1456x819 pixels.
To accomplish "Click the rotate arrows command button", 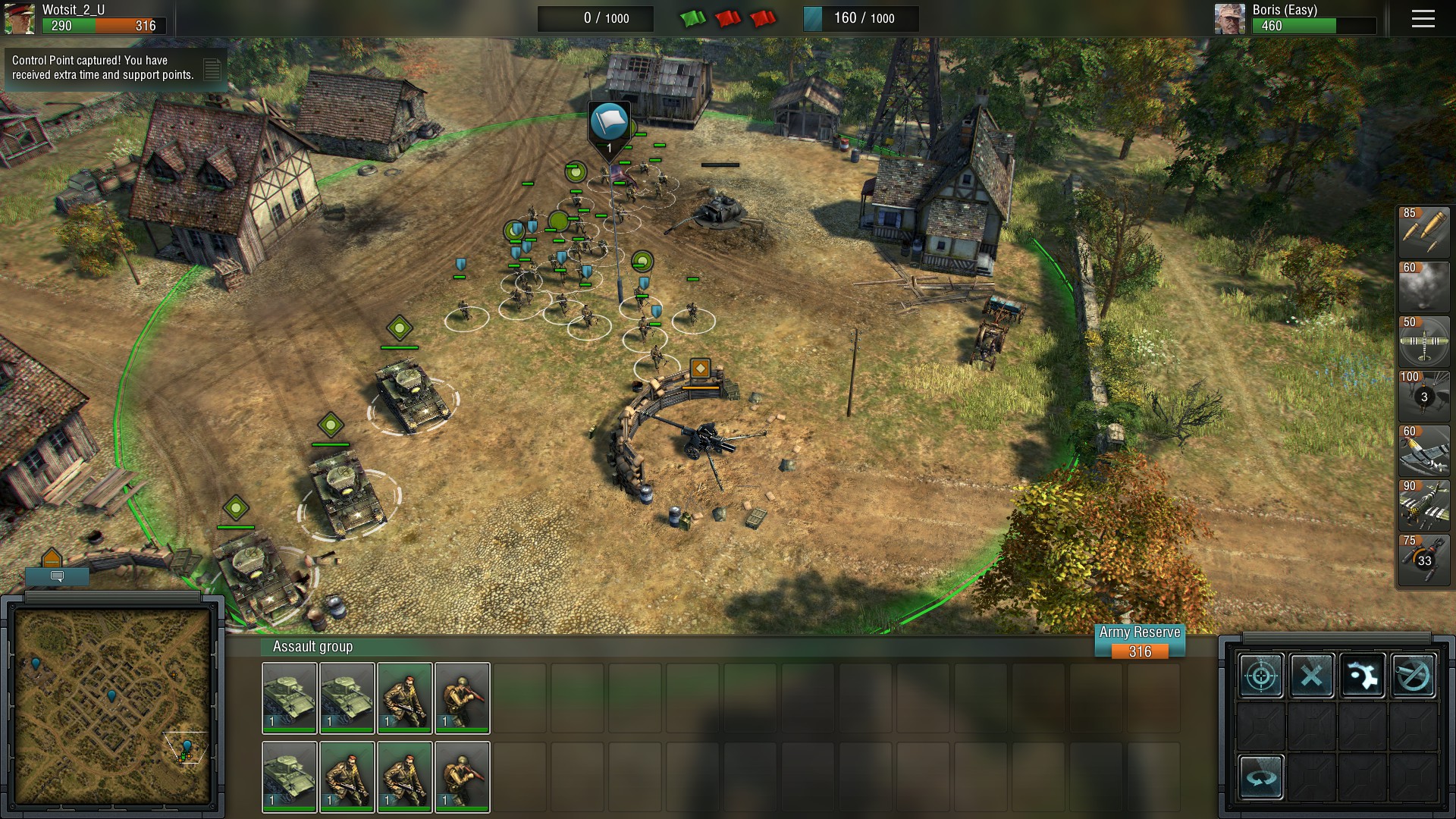I will [x=1261, y=777].
